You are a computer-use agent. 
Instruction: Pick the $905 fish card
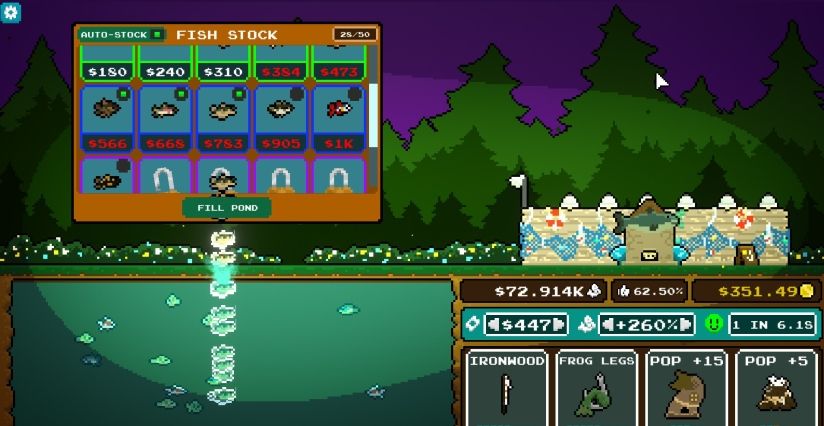[x=281, y=118]
